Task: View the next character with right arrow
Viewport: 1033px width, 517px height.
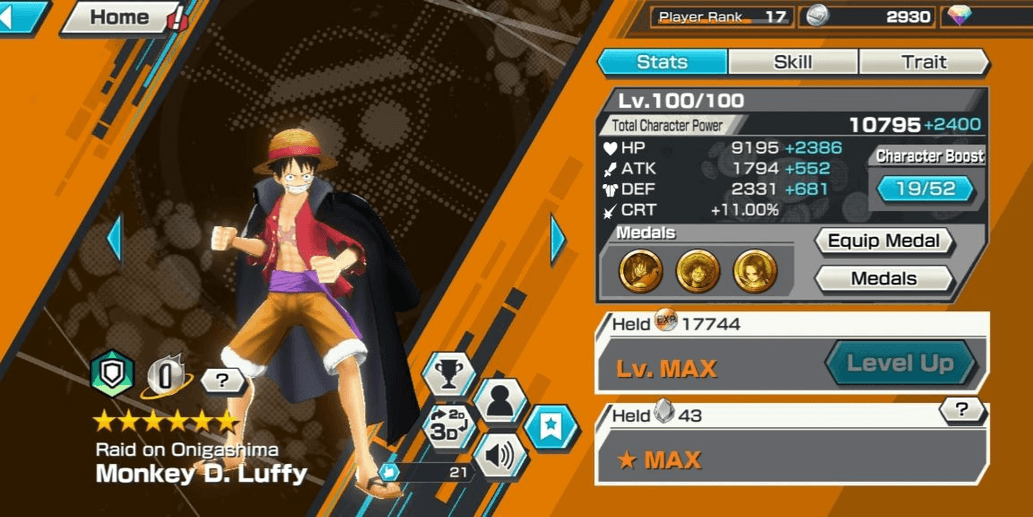Action: (557, 238)
